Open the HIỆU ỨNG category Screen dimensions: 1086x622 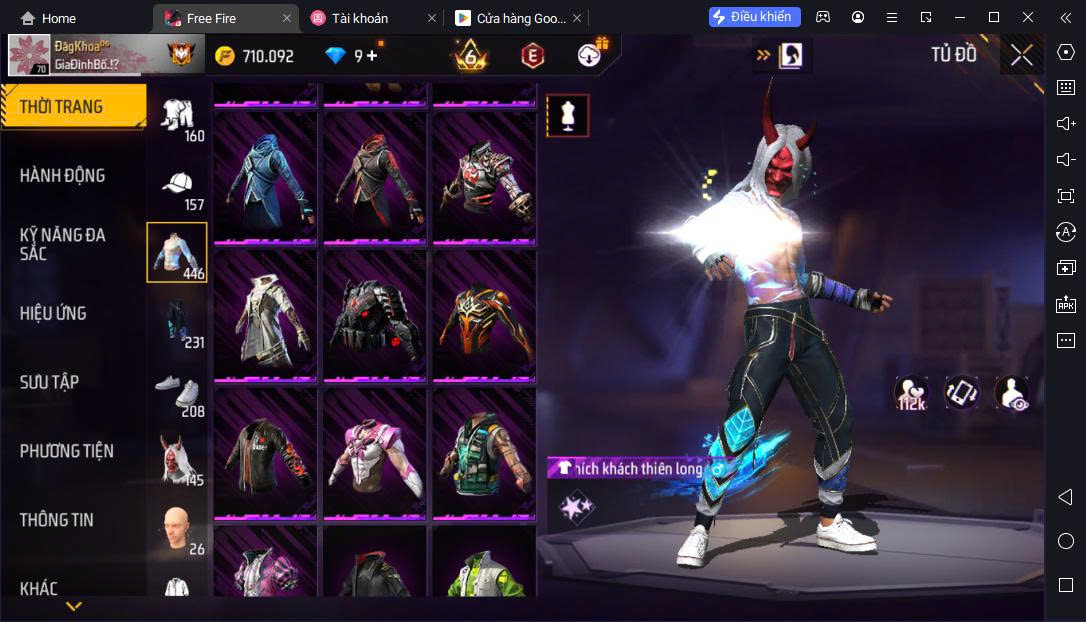click(53, 313)
